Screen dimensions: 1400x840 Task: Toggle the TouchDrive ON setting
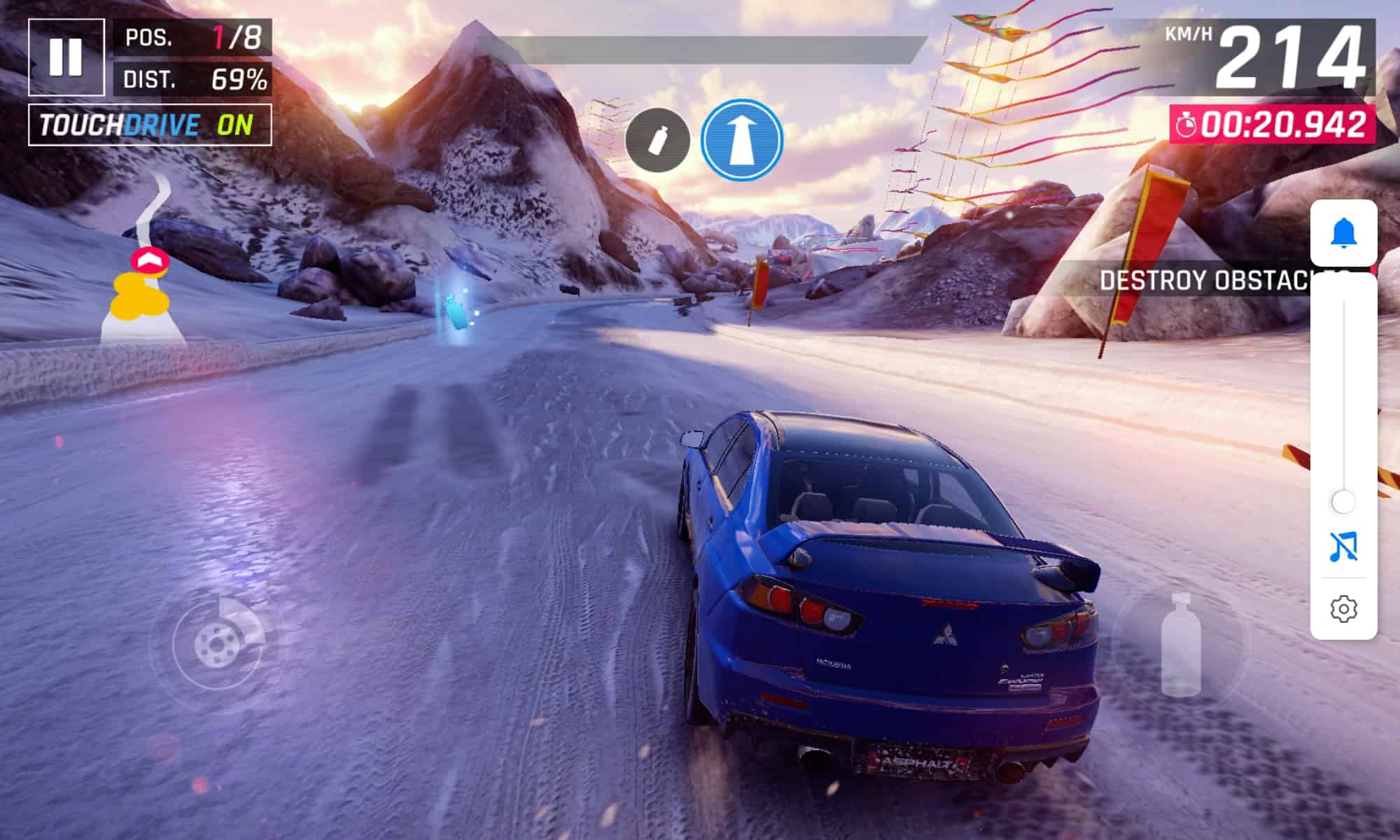[x=150, y=125]
